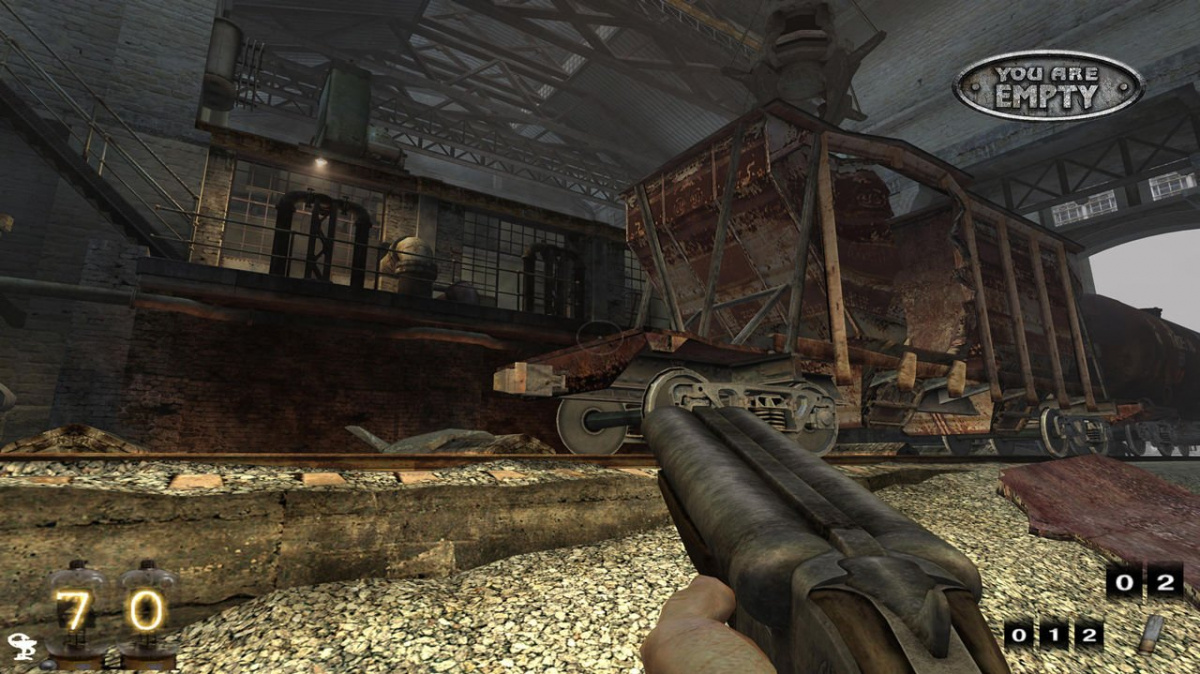Click the shotgun shell ammo icon
This screenshot has width=1200, height=674.
point(1153,633)
